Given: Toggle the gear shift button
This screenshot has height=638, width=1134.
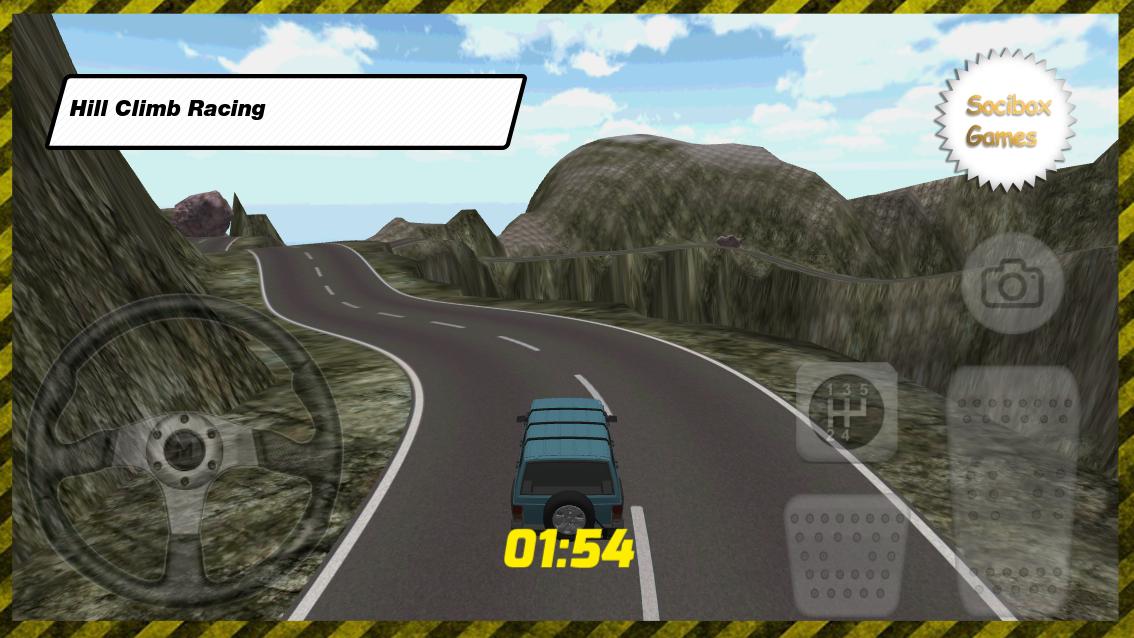Looking at the screenshot, I should [x=846, y=410].
